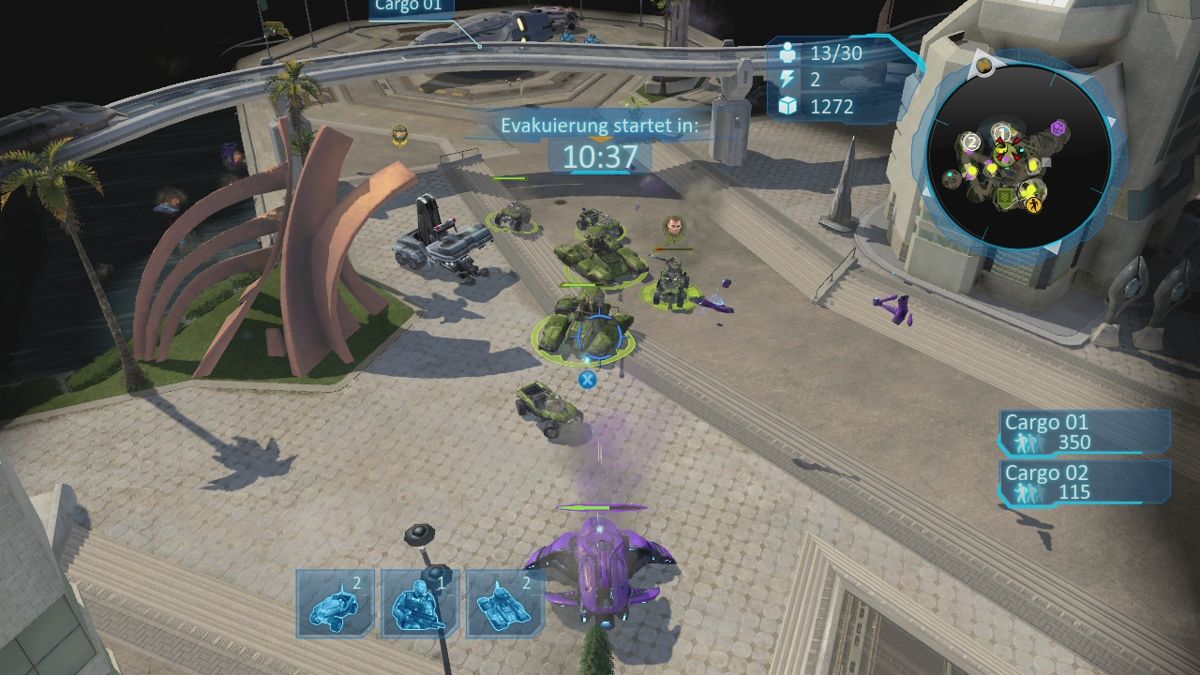1200x675 pixels.
Task: Select the Cargo 01 evacuation panel
Action: (1086, 432)
